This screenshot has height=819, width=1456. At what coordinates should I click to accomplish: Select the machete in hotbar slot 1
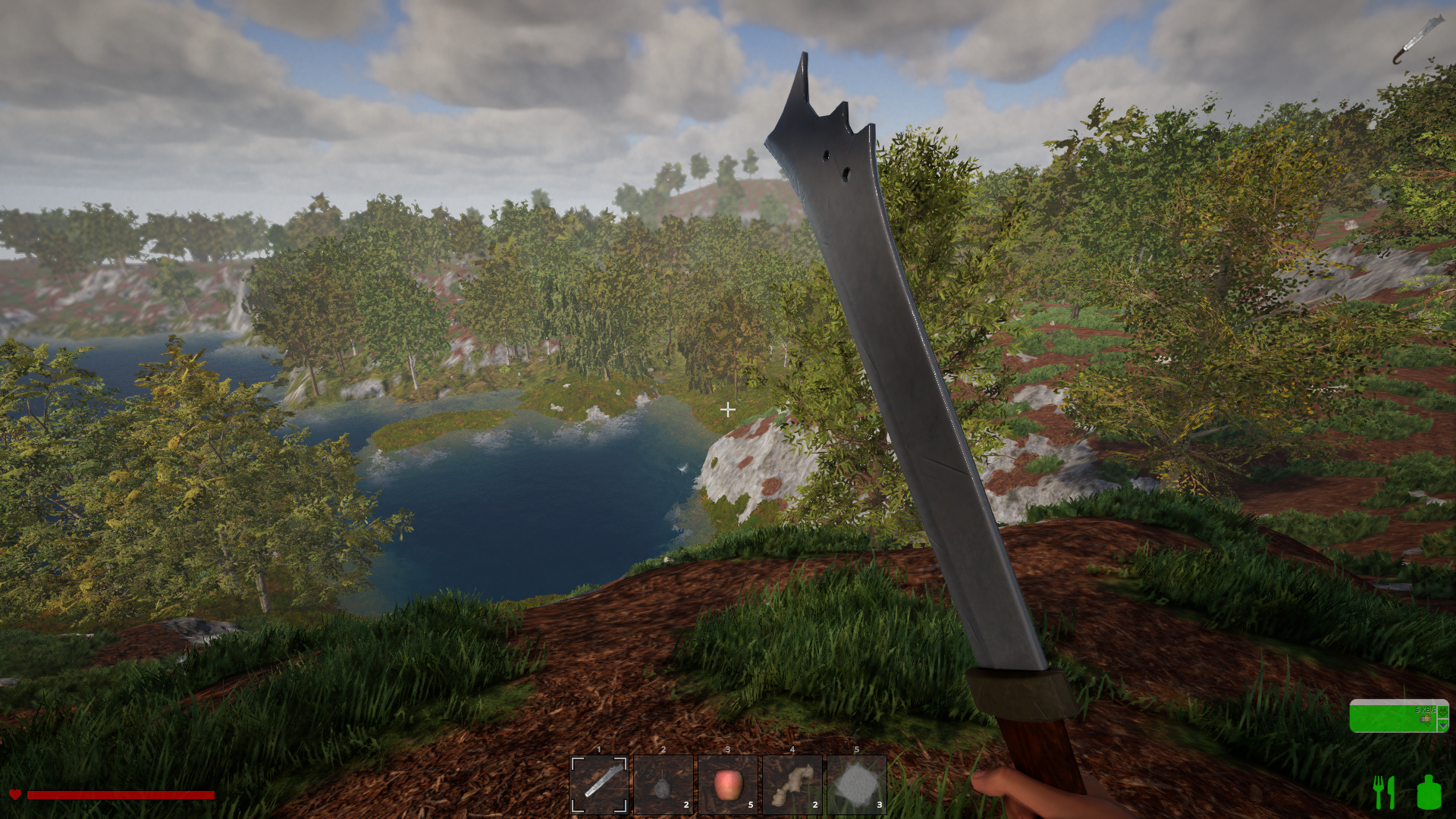[x=599, y=784]
